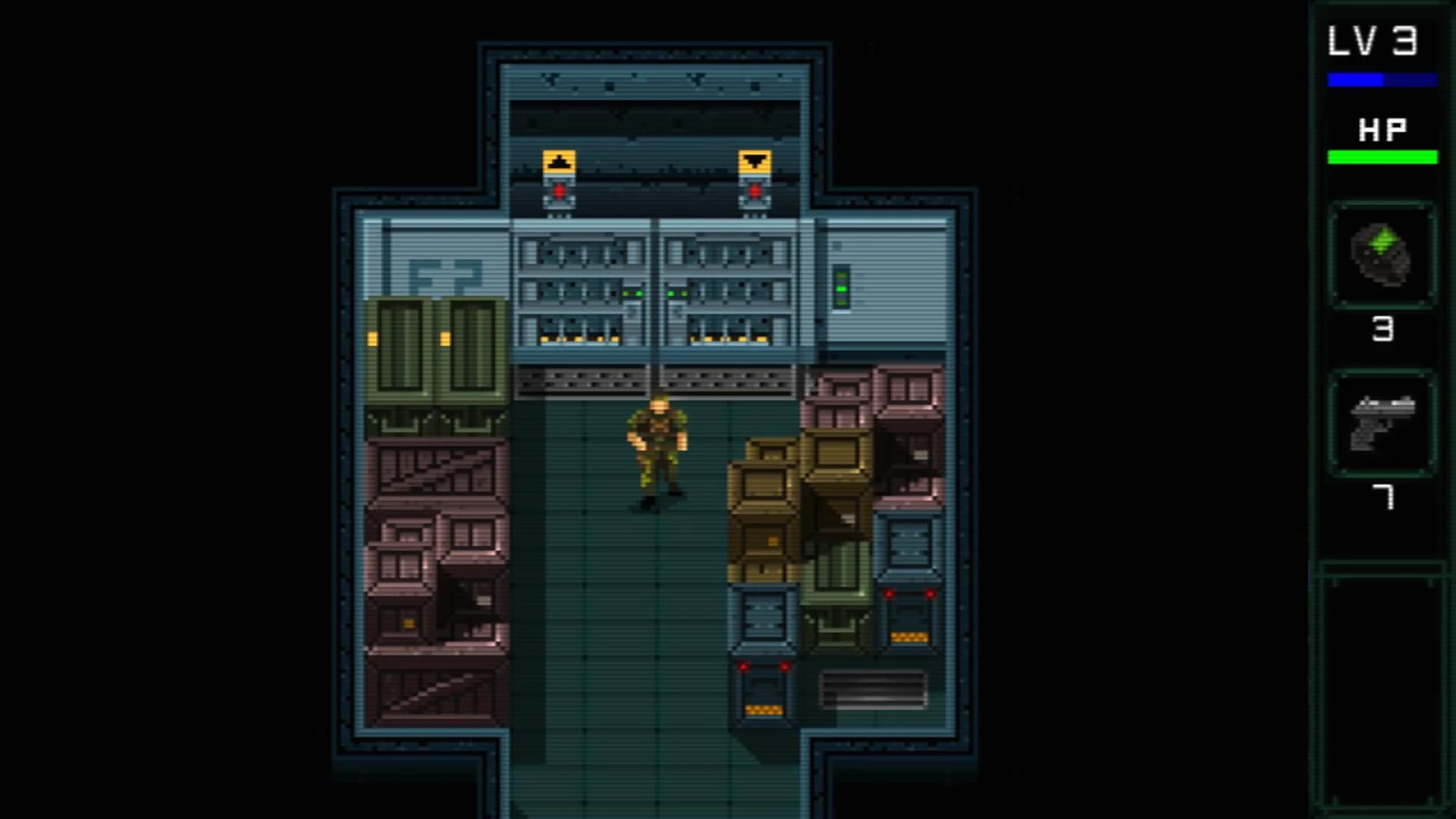Click the red elevator indicator light on the left
The image size is (1456, 819).
[560, 192]
